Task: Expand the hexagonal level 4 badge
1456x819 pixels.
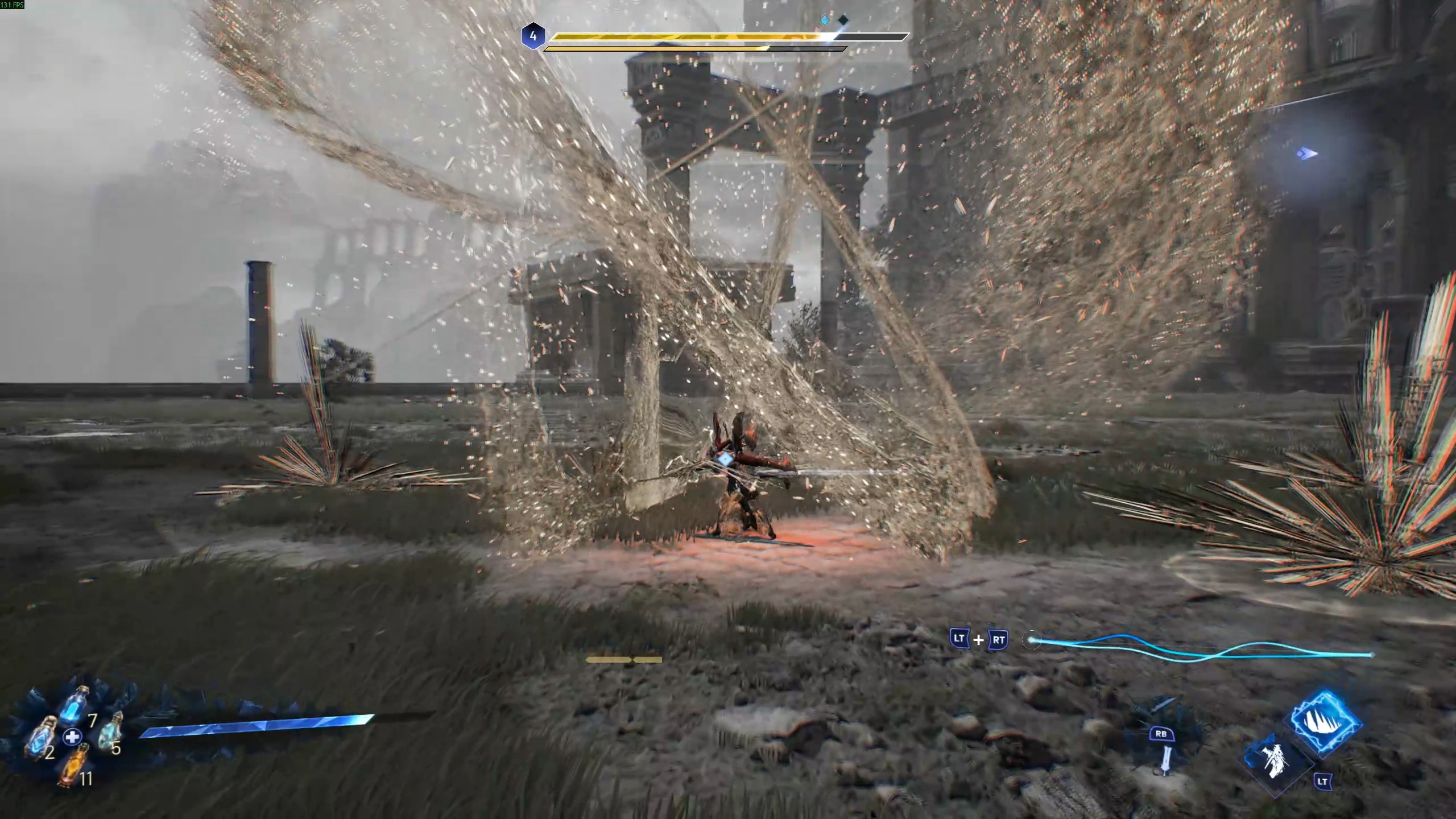Action: [533, 36]
